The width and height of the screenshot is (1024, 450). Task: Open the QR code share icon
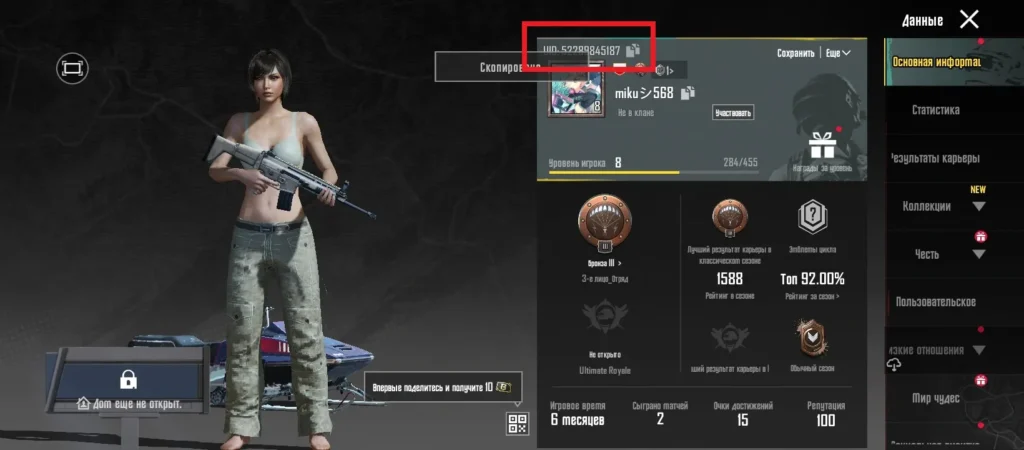coord(517,423)
